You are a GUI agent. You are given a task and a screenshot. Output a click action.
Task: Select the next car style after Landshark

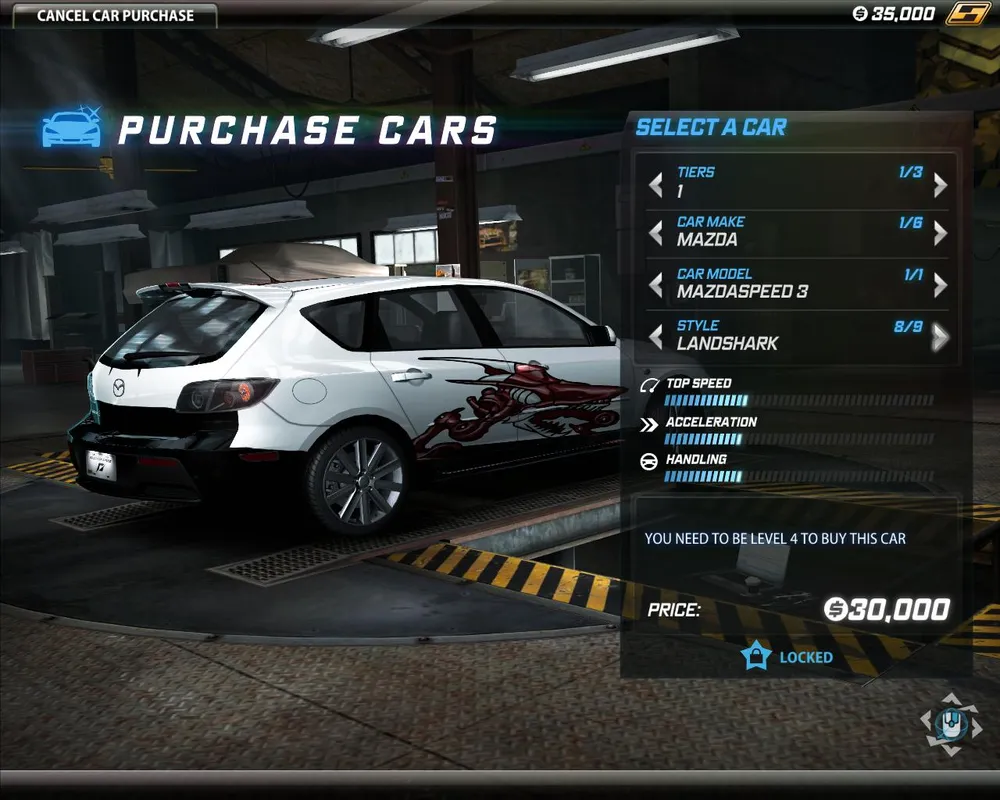pos(940,338)
